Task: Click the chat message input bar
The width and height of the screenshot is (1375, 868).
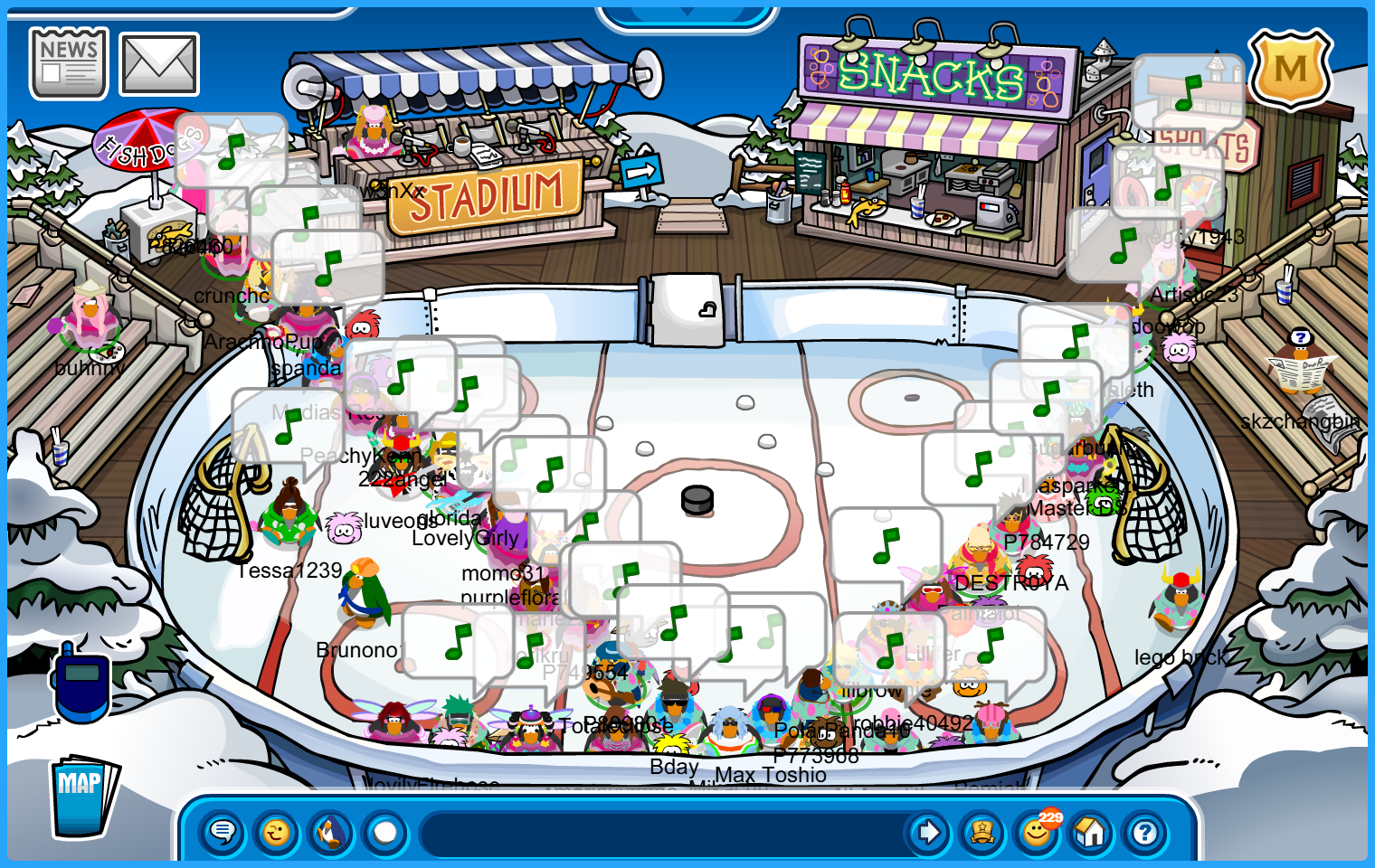Action: pos(660,832)
